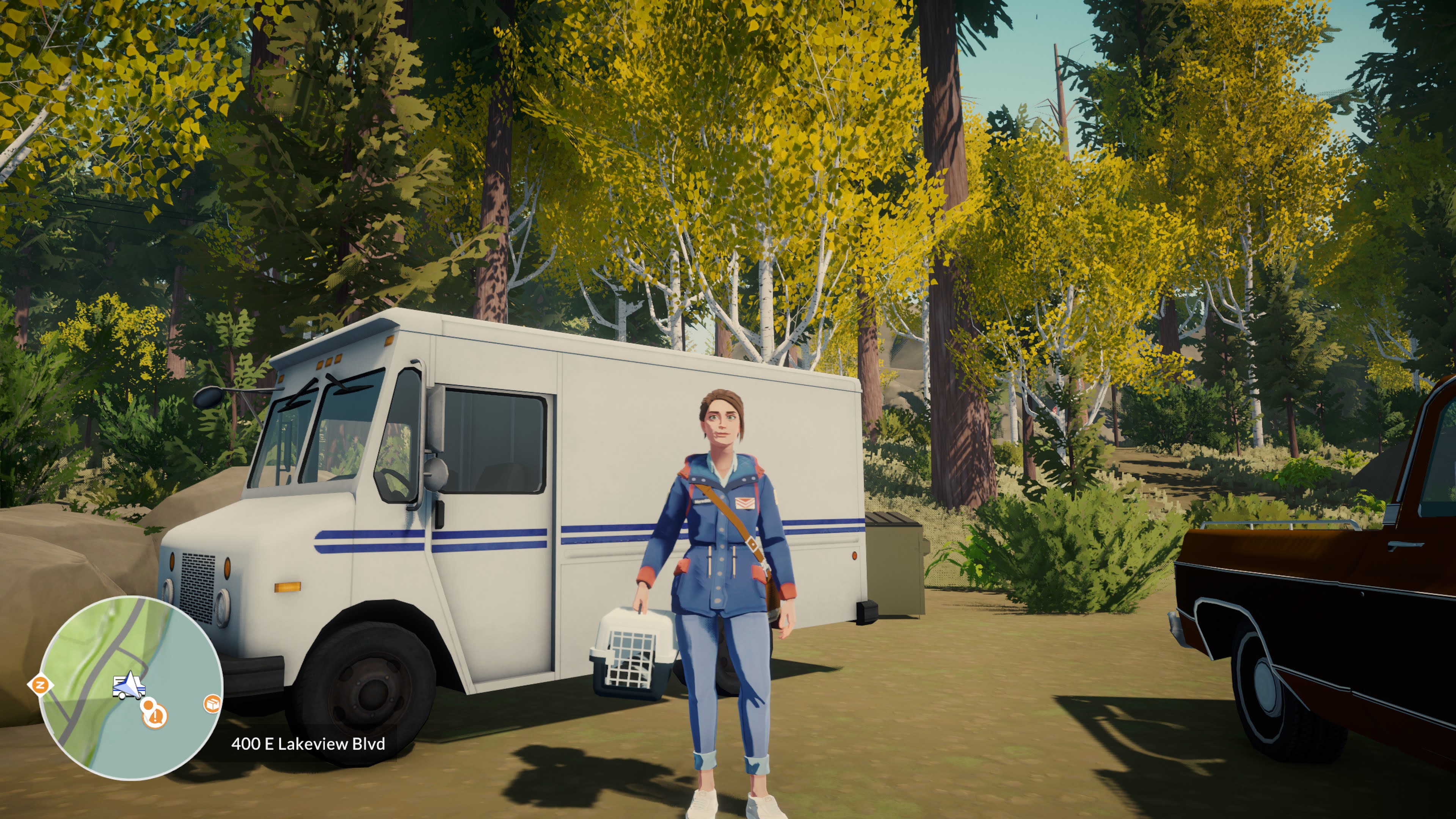Image resolution: width=1456 pixels, height=819 pixels.
Task: Click the north compass marker
Action: 40,686
